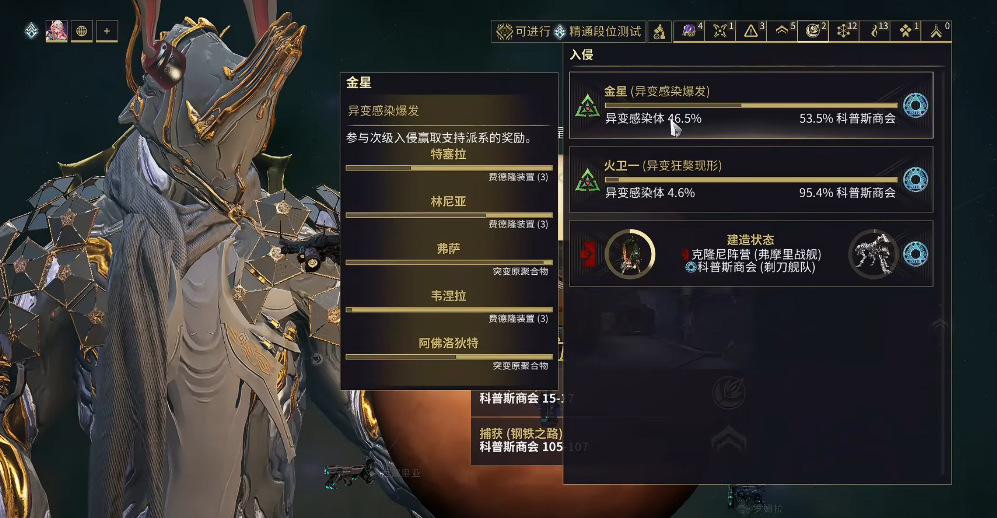Select the last tab showing count 0

point(937,31)
